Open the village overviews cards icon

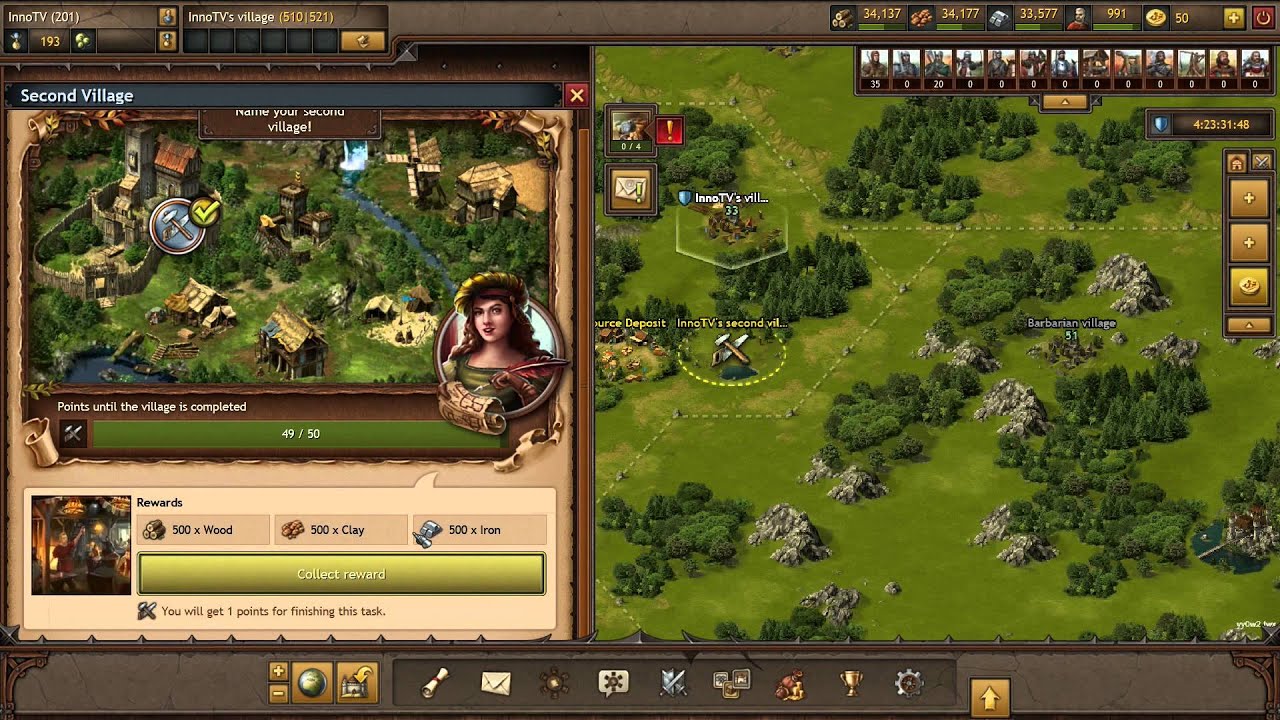[731, 684]
